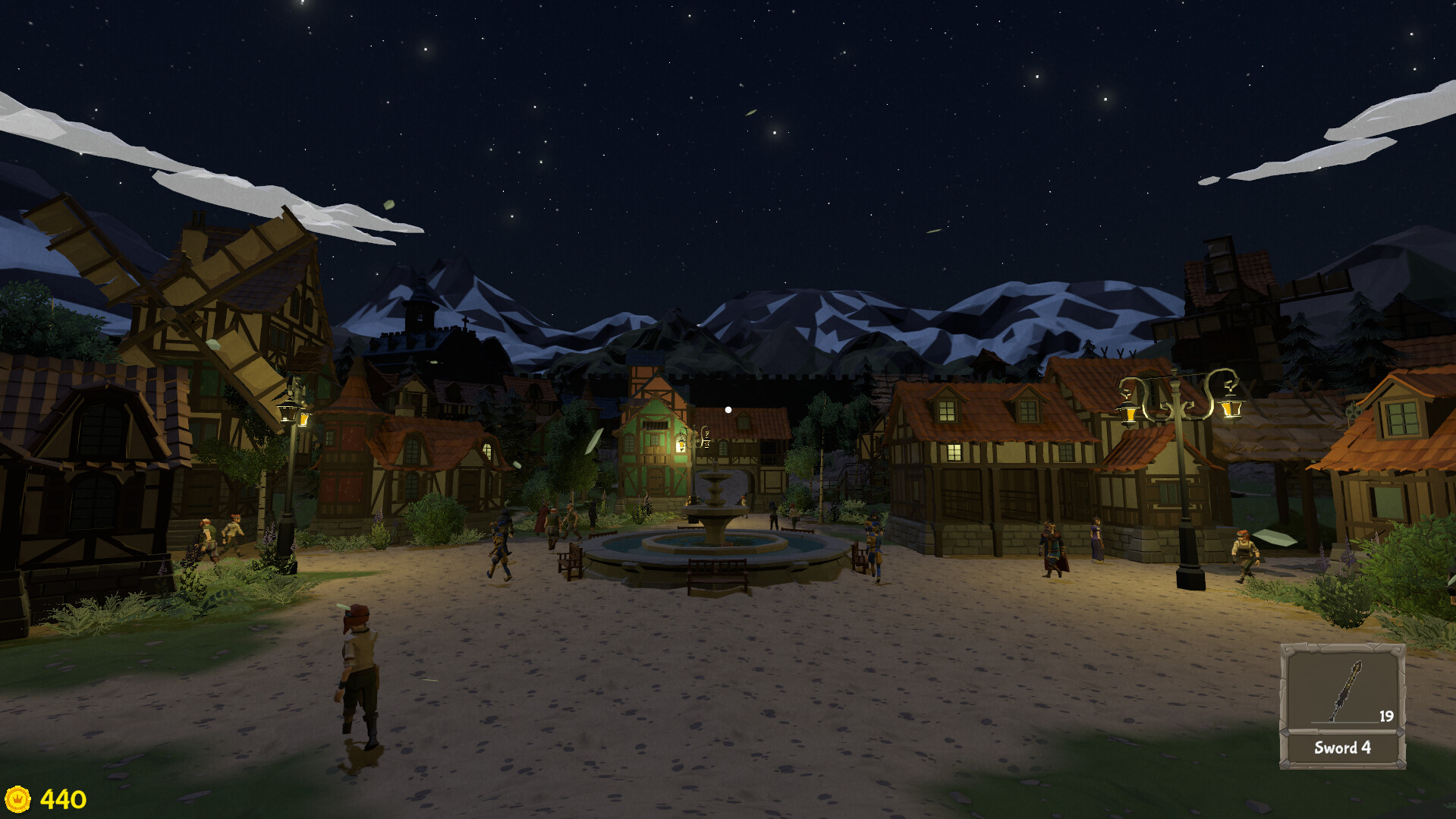
Task: Click the item count 19 on the hotbar slot
Action: click(1385, 715)
